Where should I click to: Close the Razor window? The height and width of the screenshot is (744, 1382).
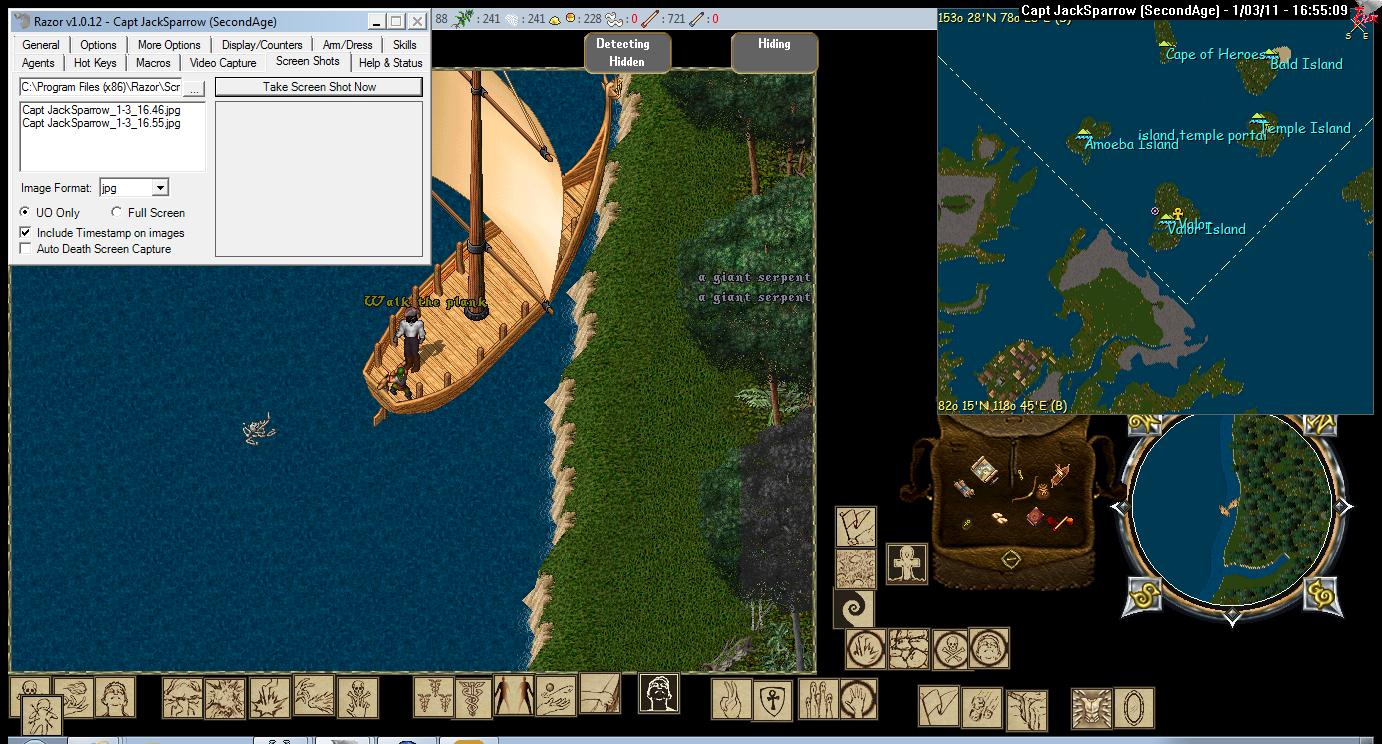click(x=418, y=21)
